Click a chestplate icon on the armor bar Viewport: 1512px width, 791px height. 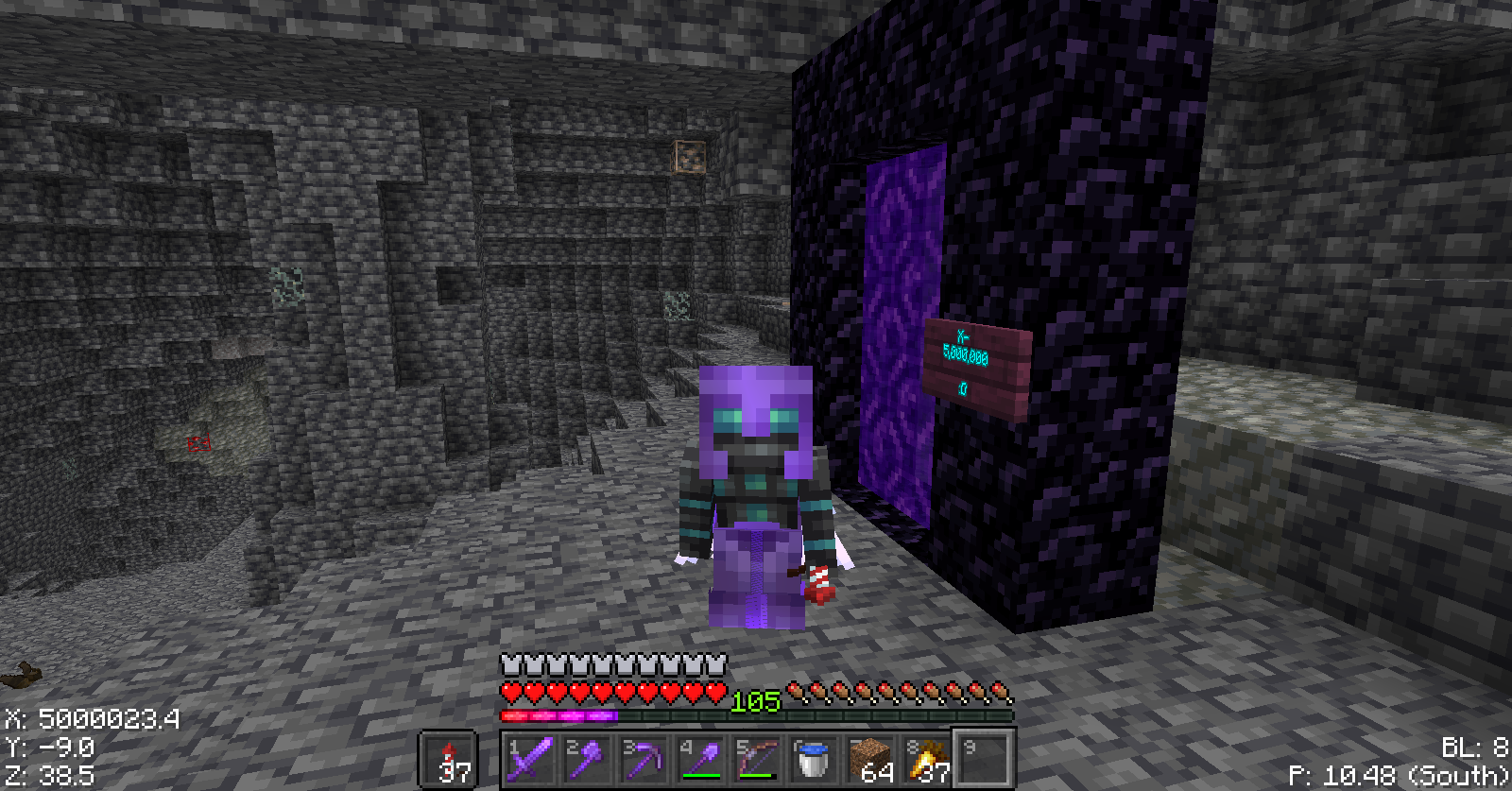point(510,664)
